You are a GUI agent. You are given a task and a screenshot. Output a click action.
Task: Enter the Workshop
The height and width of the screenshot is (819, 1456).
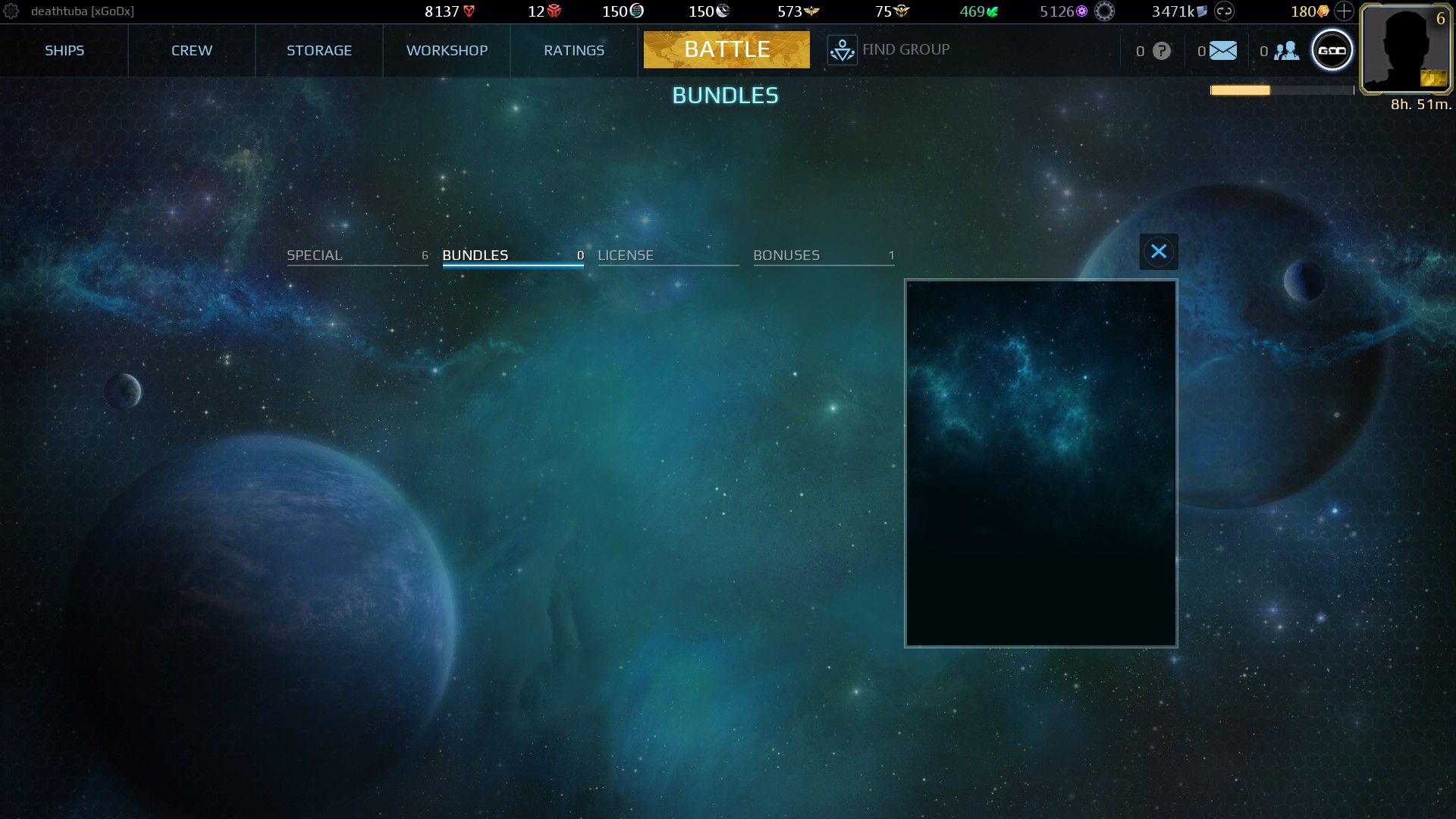[447, 51]
